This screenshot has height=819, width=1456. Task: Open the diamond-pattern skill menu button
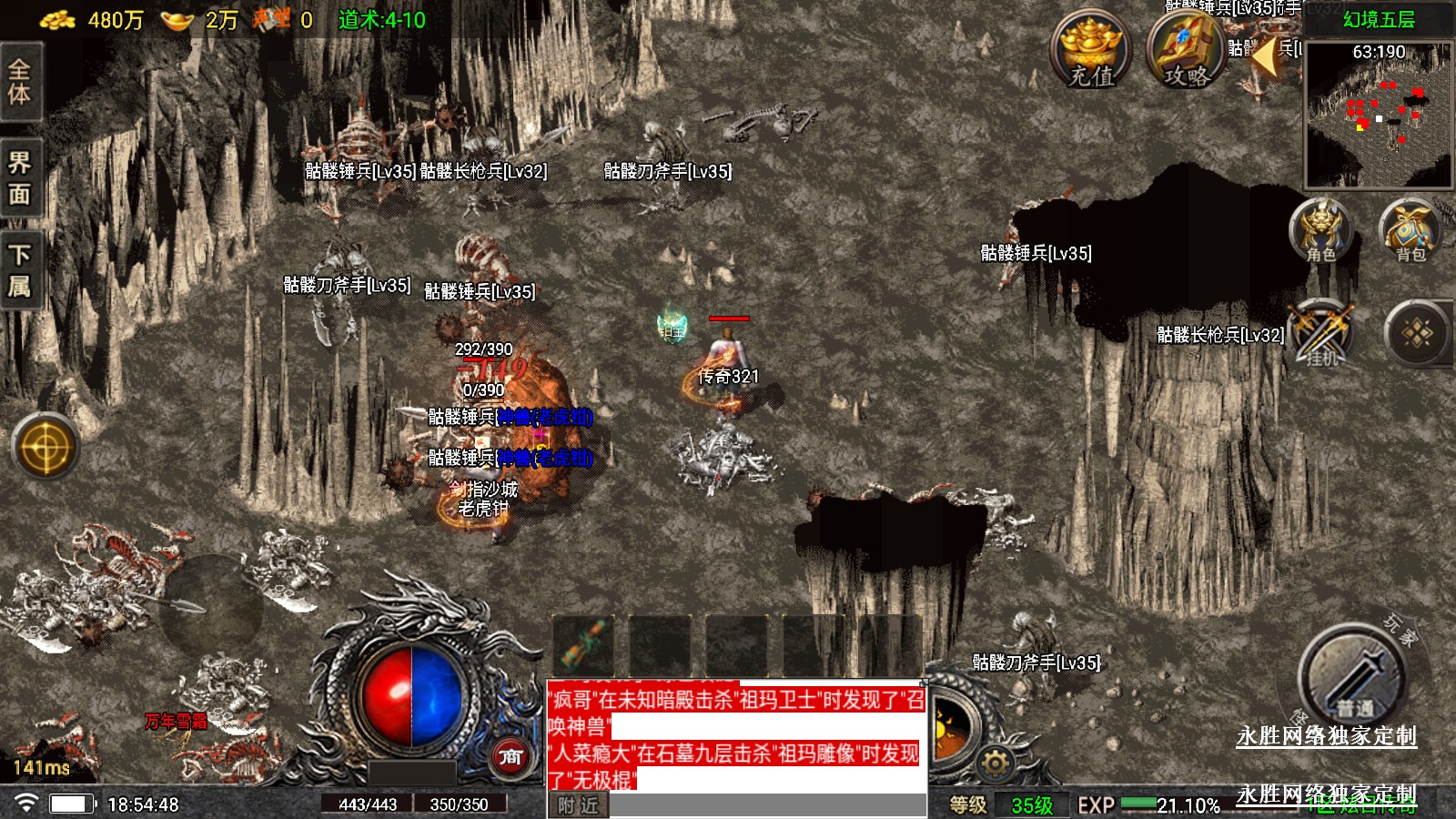[1417, 334]
